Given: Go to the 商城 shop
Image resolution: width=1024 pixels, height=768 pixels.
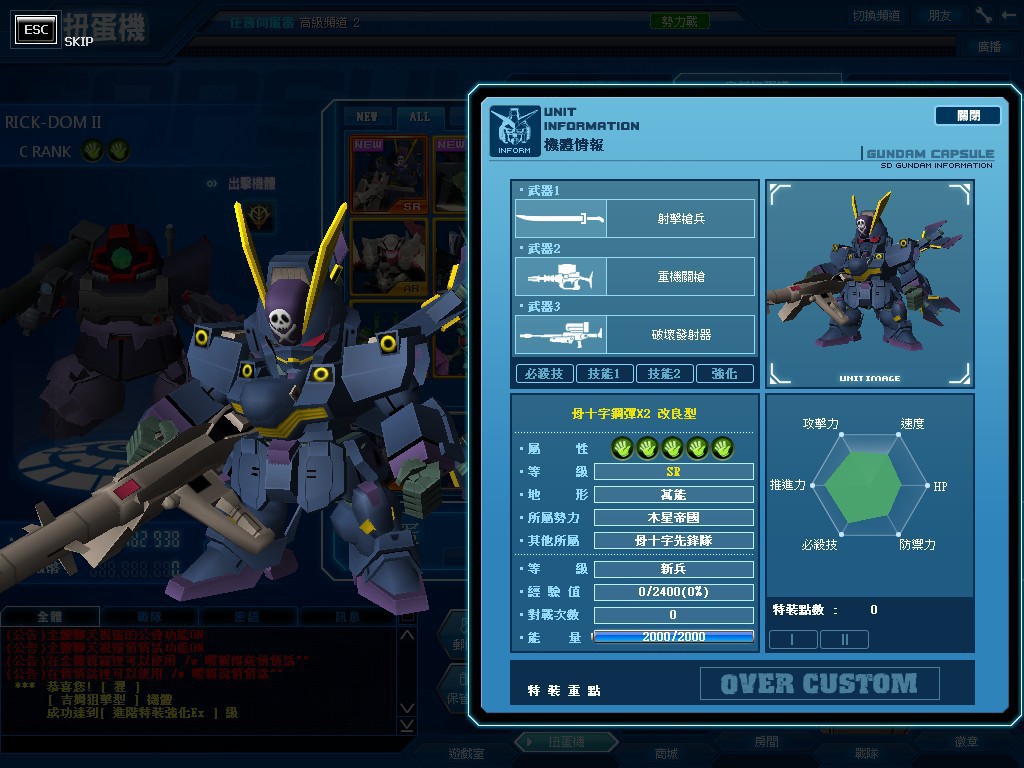Looking at the screenshot, I should 665,753.
